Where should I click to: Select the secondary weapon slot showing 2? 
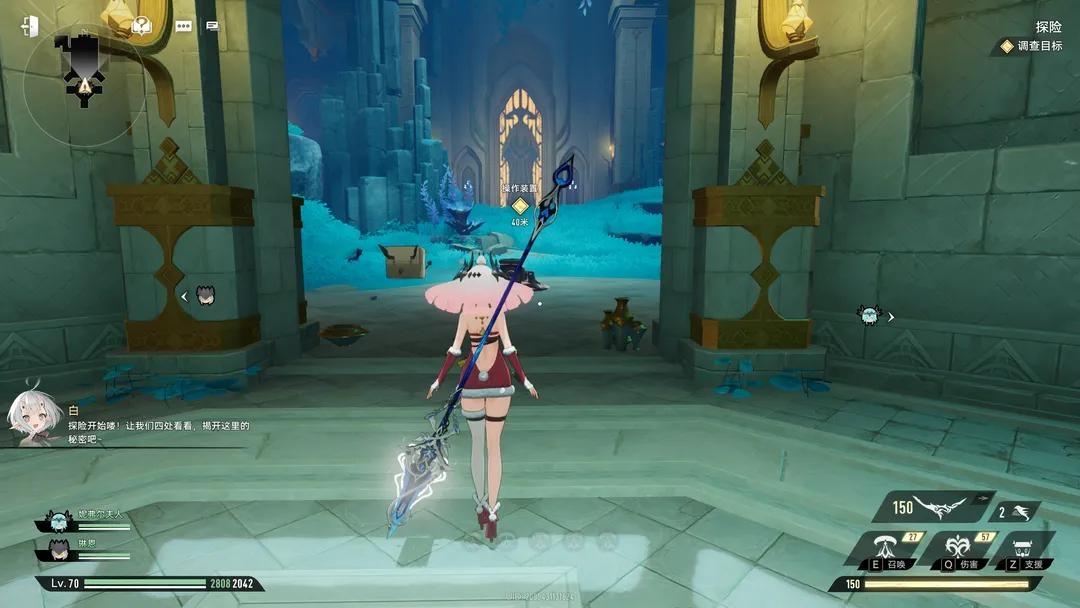pos(1015,512)
